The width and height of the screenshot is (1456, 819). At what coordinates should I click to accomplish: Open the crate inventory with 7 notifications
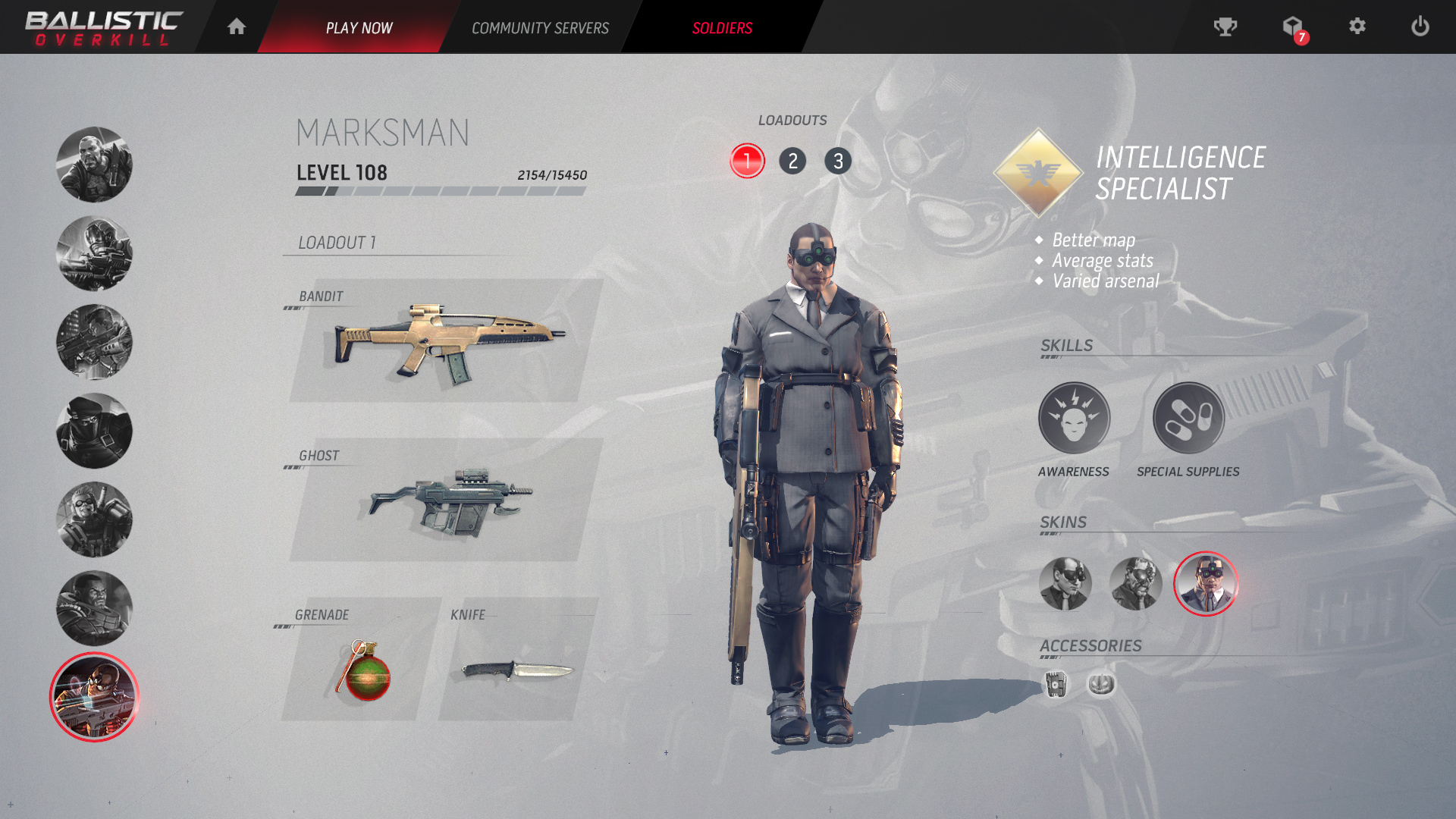[x=1293, y=28]
